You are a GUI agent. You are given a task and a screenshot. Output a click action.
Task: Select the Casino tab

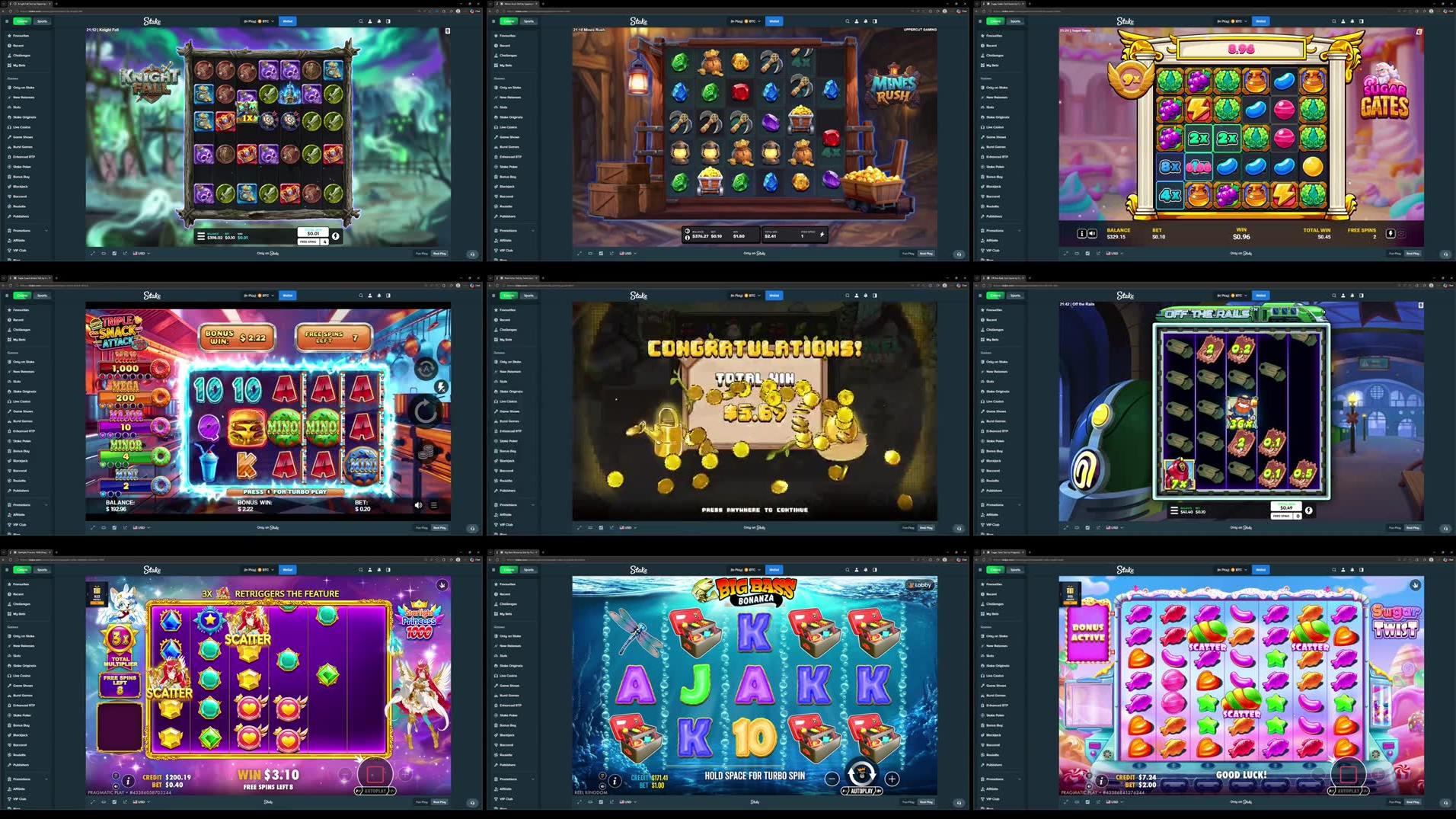(x=22, y=21)
